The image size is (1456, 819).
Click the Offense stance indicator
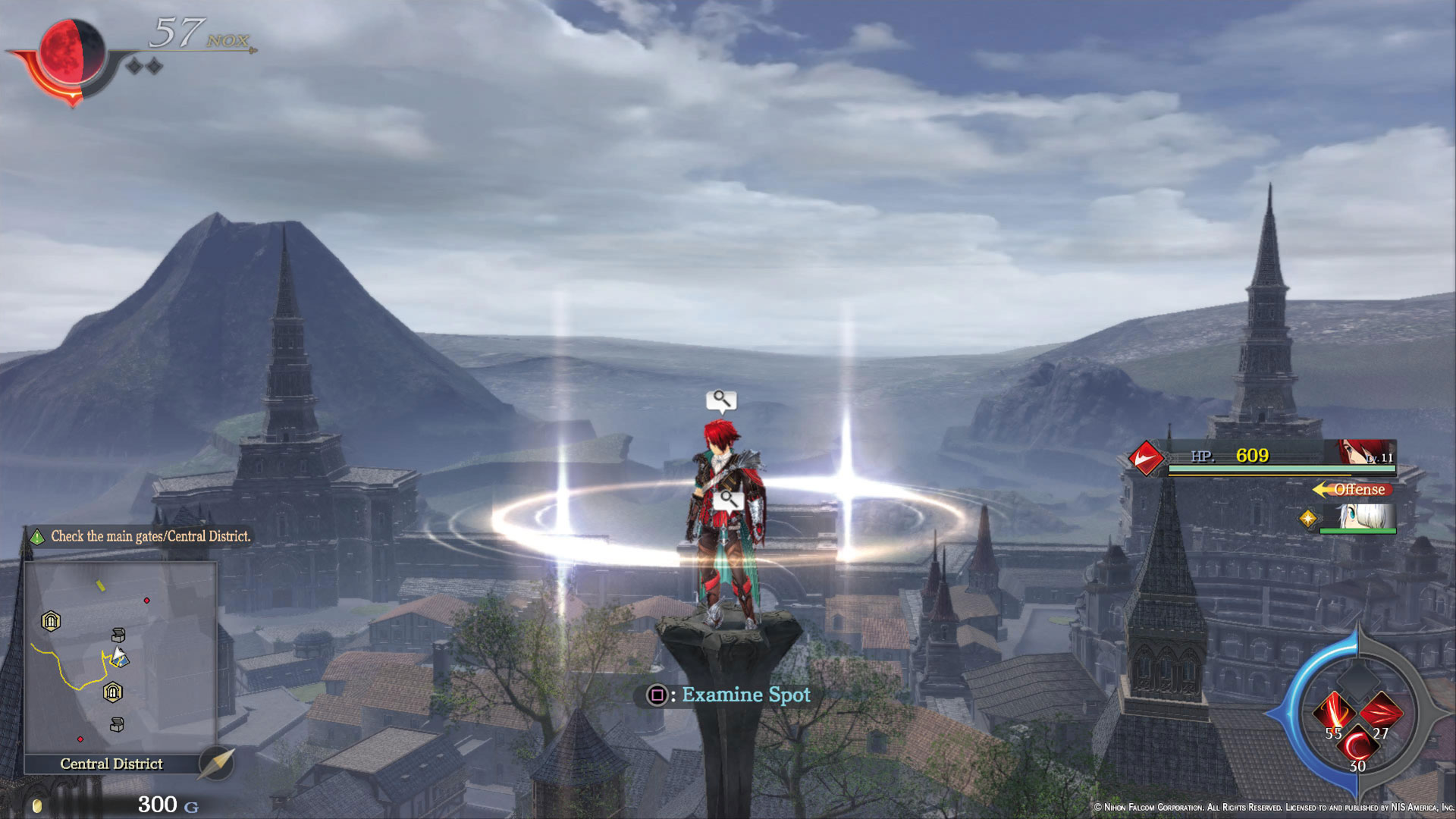pos(1353,489)
